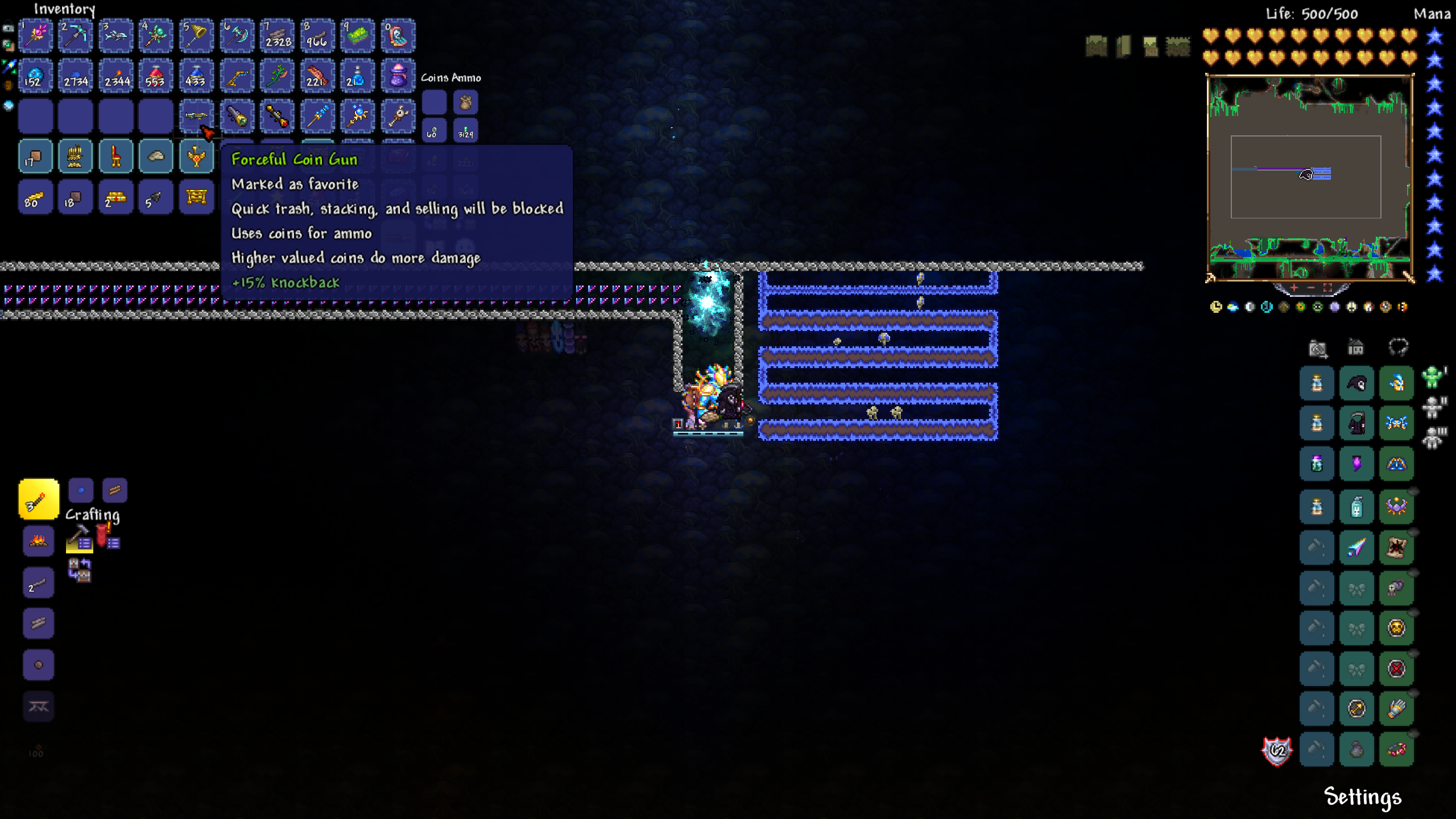Click the ammo pouch slot under Ammo
Viewport: 1456px width, 819px height.
[466, 103]
